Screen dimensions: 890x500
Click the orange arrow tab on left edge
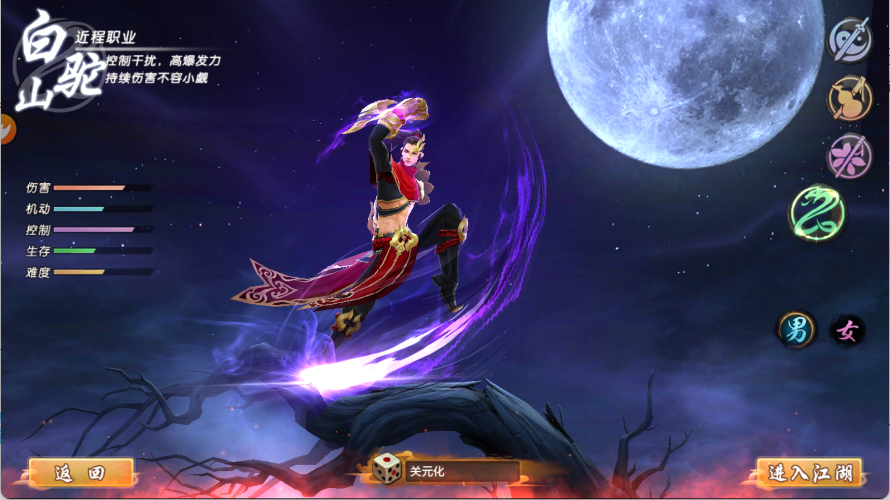click(6, 129)
